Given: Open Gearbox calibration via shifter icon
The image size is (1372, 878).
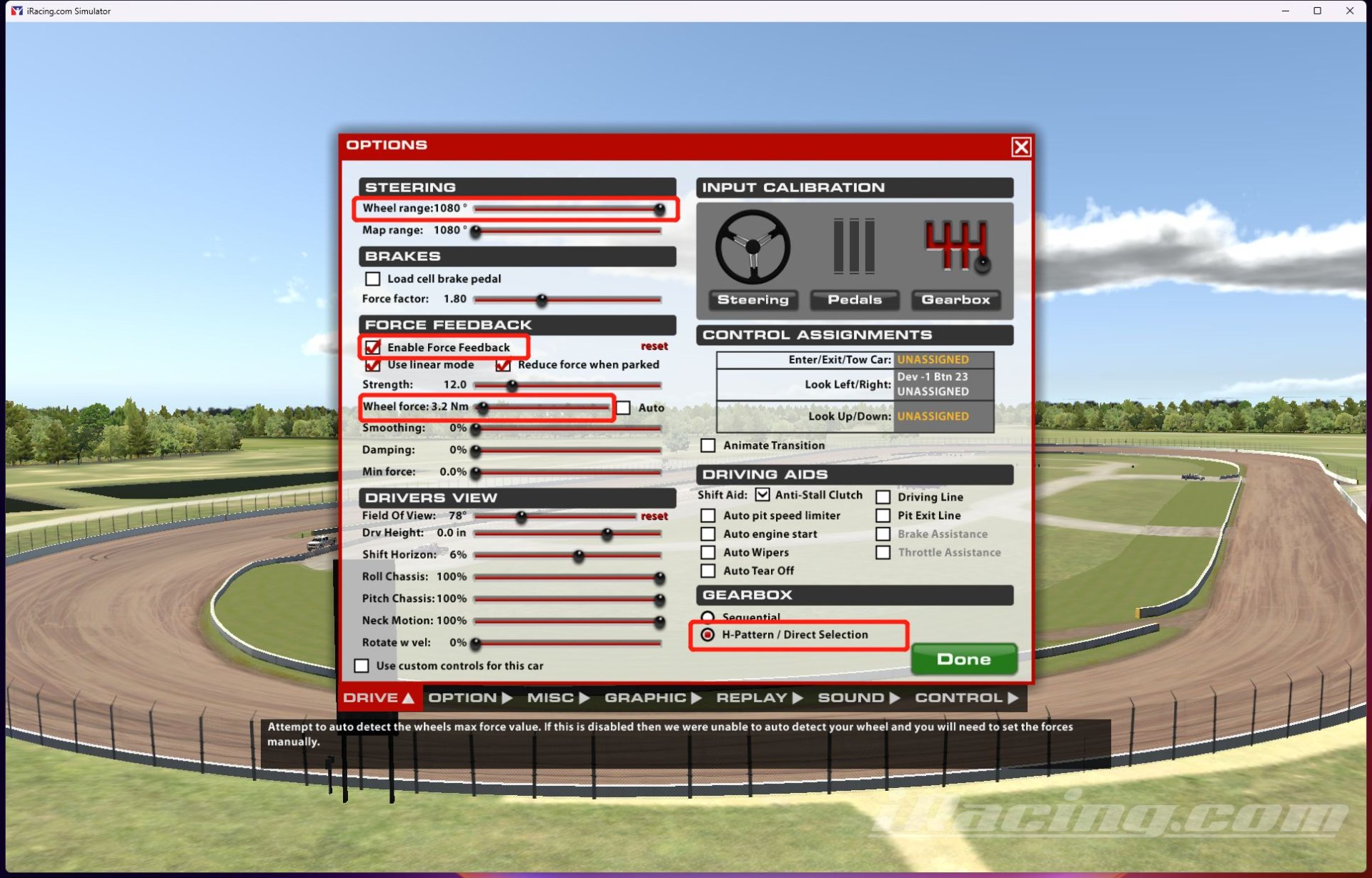Looking at the screenshot, I should [x=957, y=246].
